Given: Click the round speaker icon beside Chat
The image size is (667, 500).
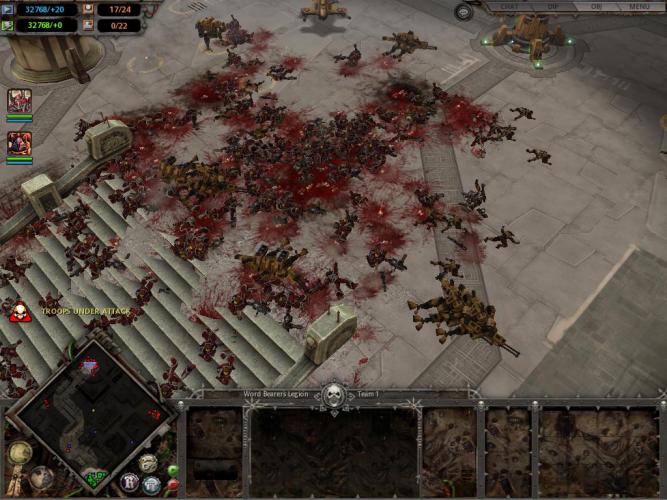Looking at the screenshot, I should coord(464,12).
